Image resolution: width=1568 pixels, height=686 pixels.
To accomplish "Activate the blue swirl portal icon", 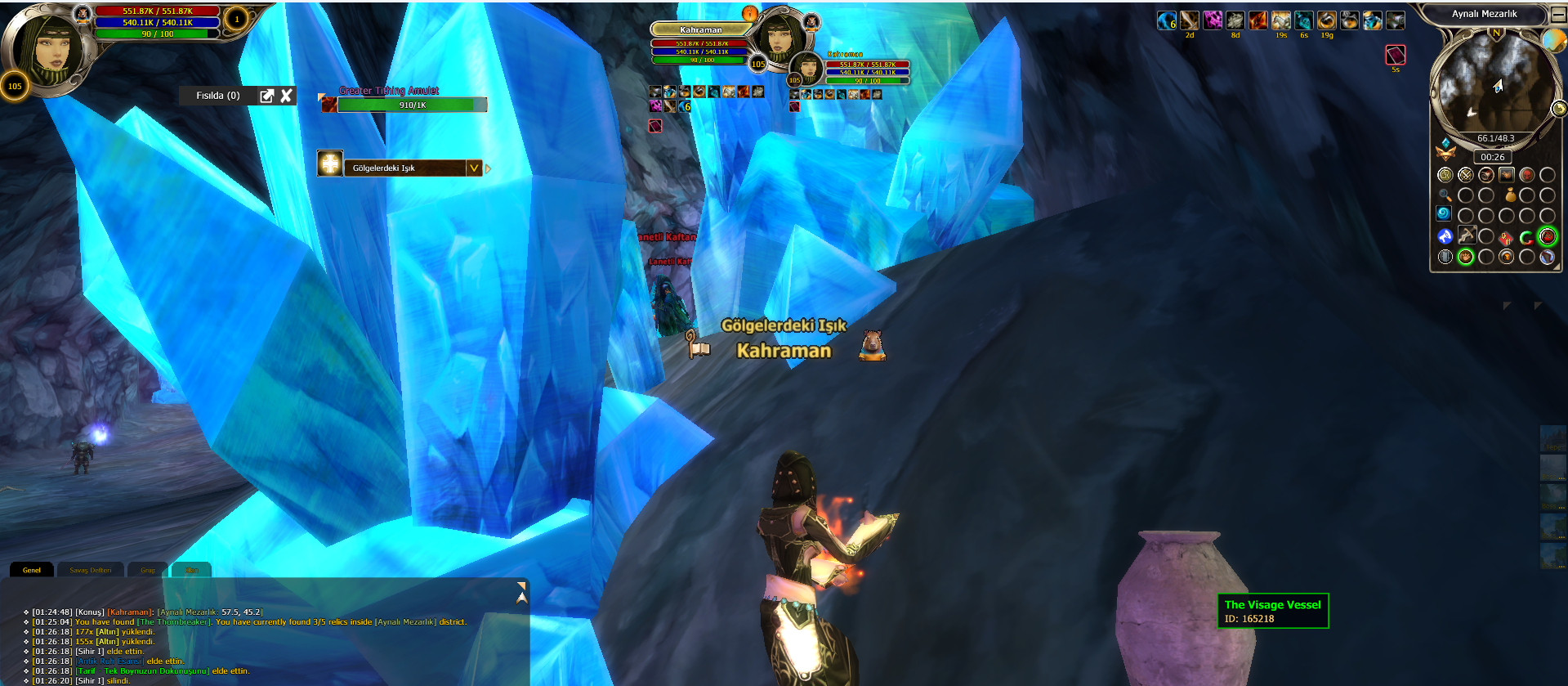I will click(x=1444, y=214).
